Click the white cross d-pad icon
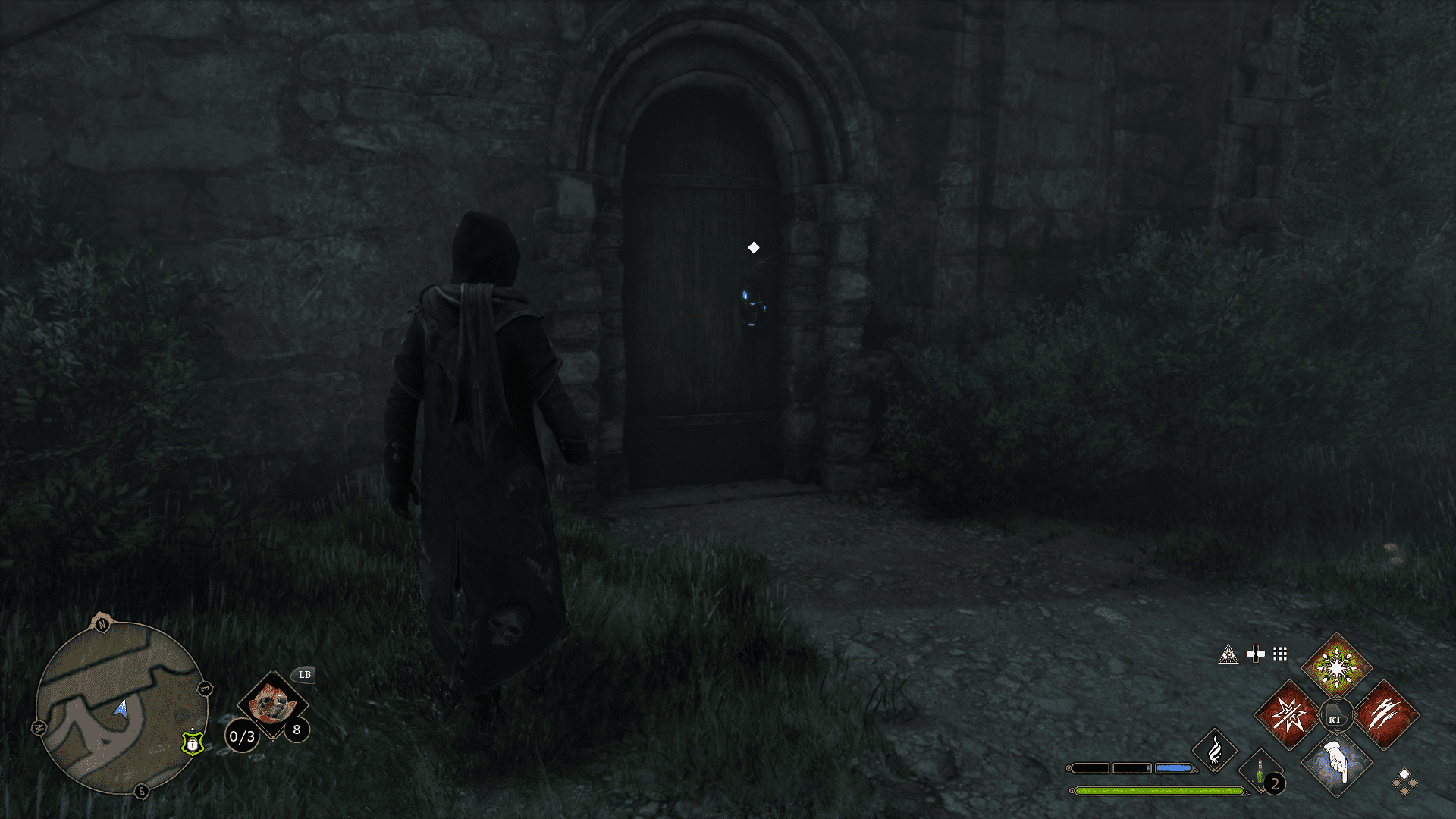This screenshot has height=819, width=1456. 1255,654
